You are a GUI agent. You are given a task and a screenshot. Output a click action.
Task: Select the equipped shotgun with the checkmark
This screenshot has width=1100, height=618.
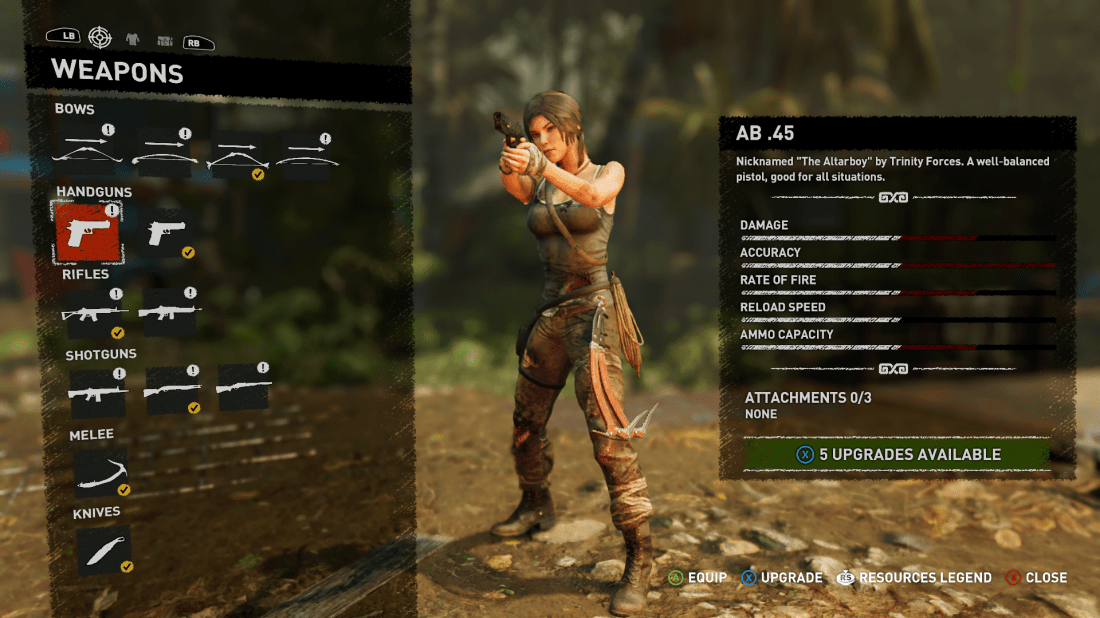point(172,391)
